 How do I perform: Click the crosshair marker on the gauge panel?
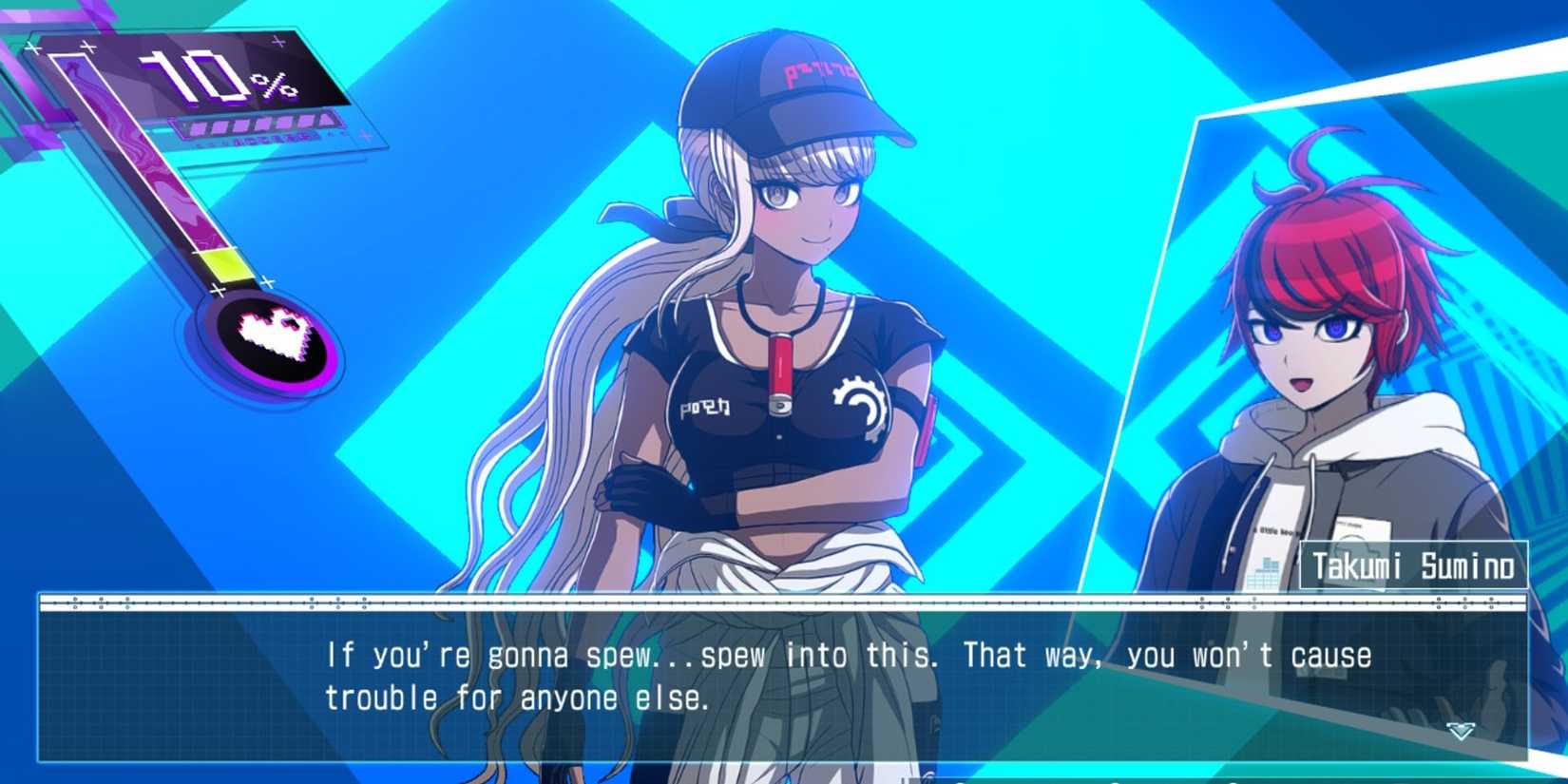[87, 48]
